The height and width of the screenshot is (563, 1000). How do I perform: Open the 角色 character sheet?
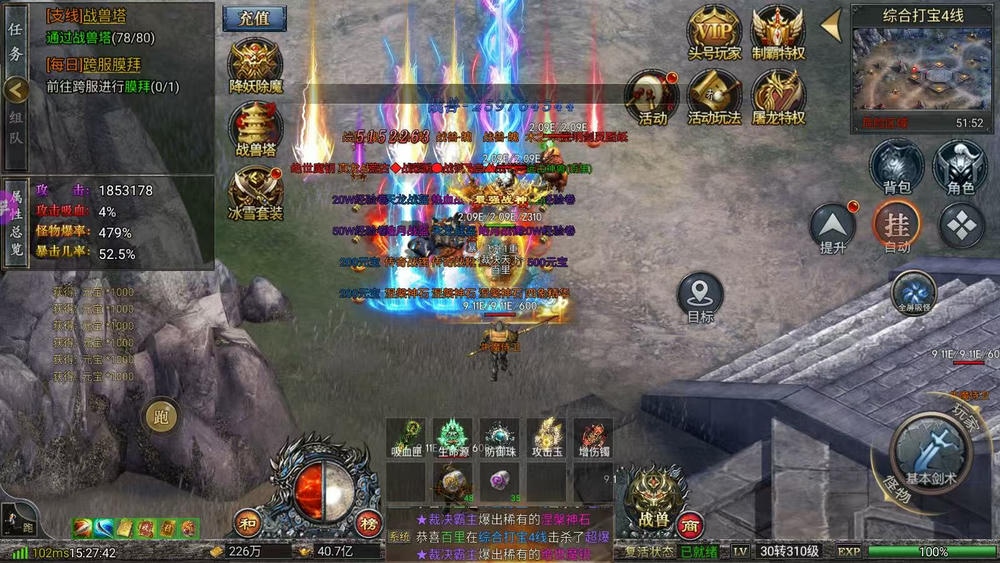(x=960, y=165)
